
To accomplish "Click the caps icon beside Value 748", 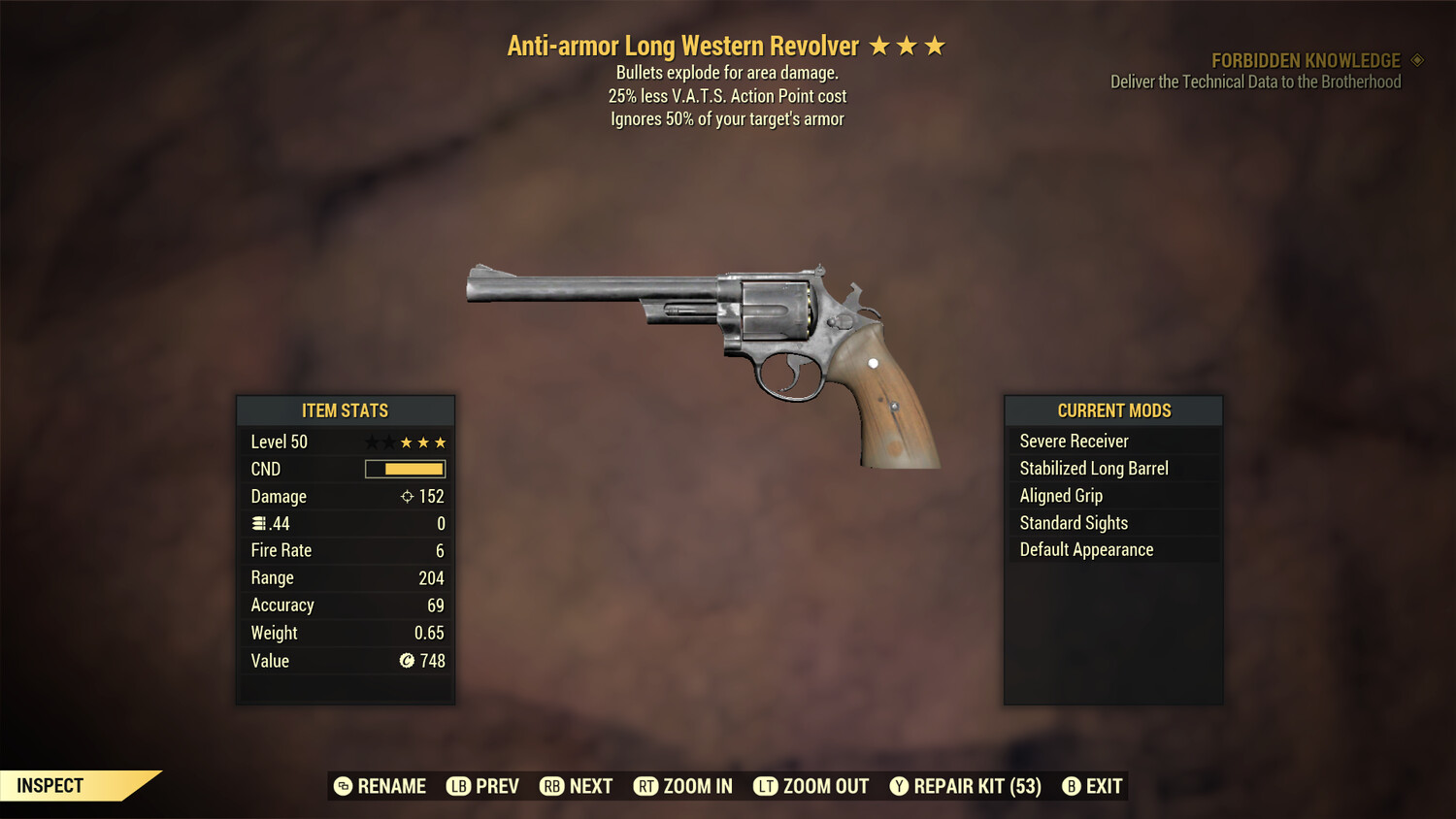I will (409, 661).
